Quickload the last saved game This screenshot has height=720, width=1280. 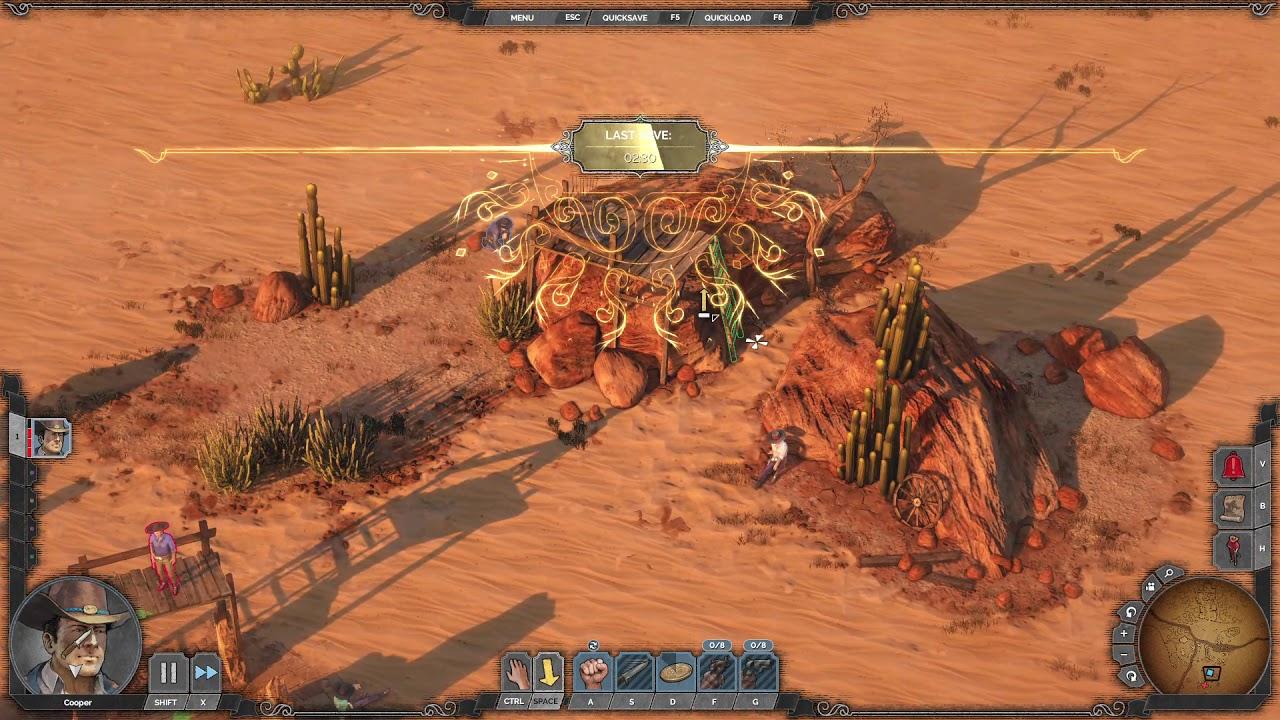[727, 18]
